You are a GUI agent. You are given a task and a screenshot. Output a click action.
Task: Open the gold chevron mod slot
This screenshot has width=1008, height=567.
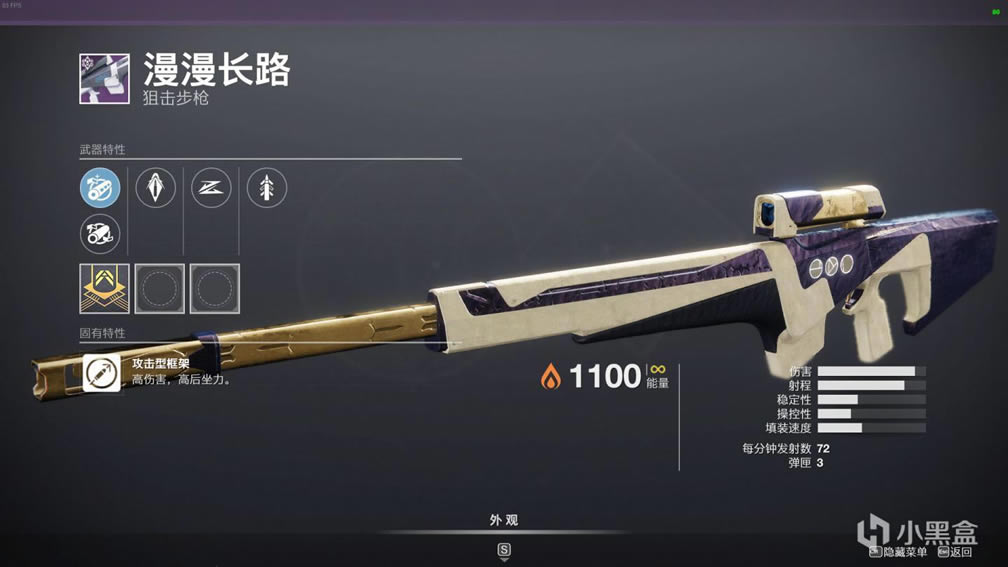tap(104, 288)
